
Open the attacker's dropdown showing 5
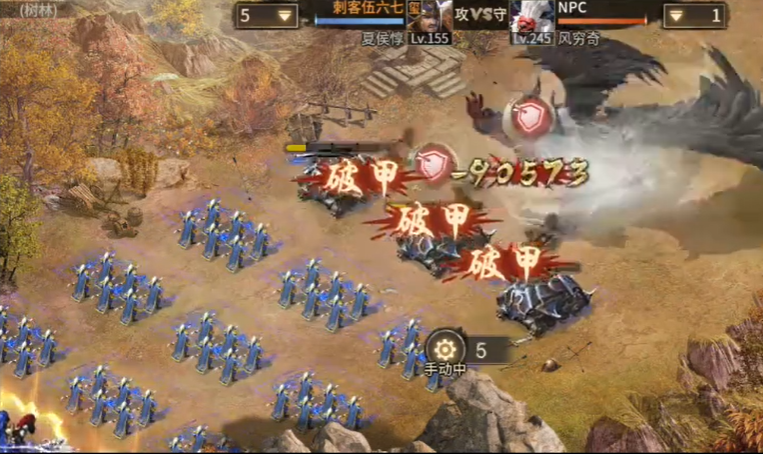[266, 16]
